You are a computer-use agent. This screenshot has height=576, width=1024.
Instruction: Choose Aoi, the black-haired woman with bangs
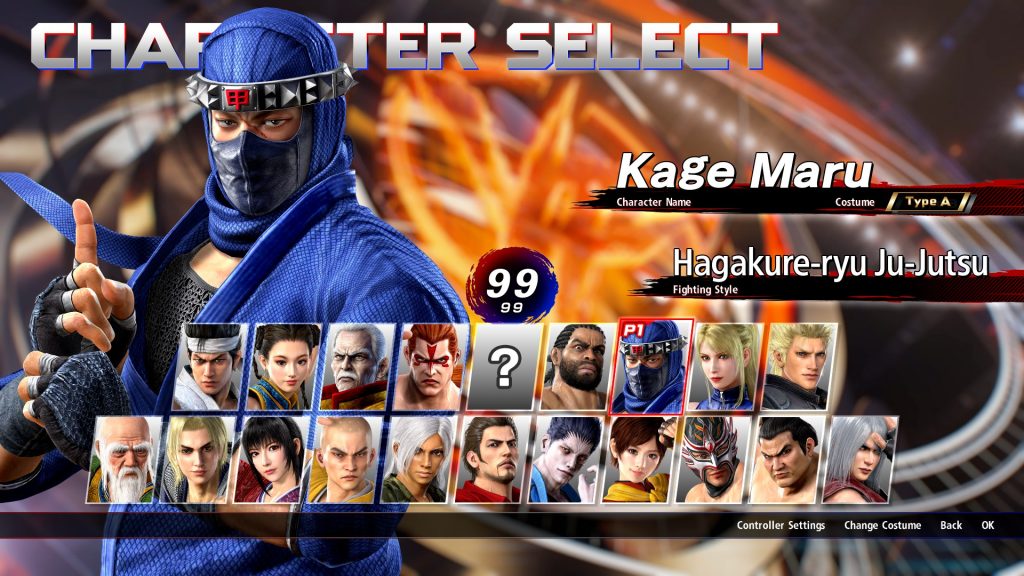pyautogui.click(x=273, y=460)
